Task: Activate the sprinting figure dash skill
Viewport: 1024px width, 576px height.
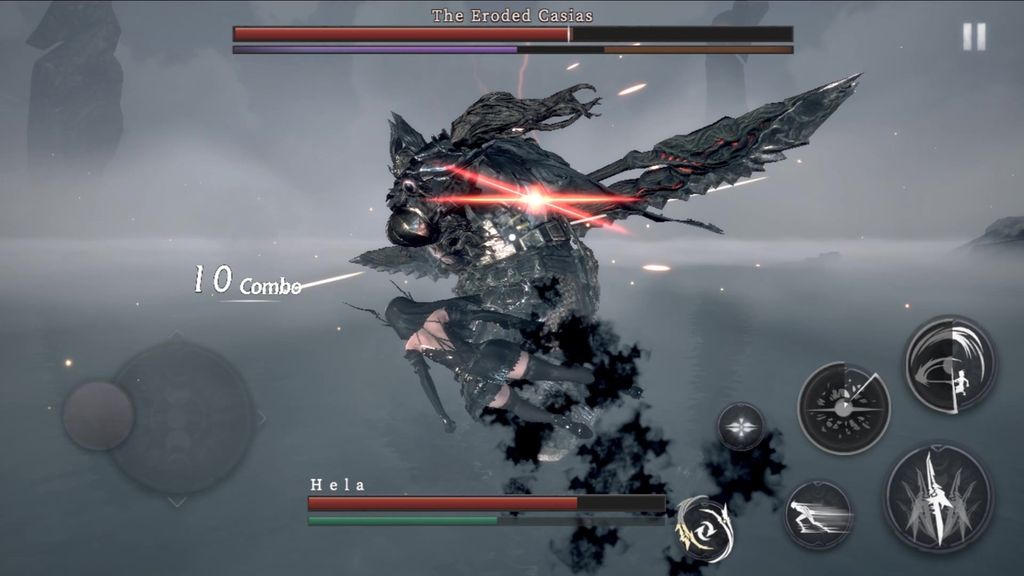Action: 817,514
